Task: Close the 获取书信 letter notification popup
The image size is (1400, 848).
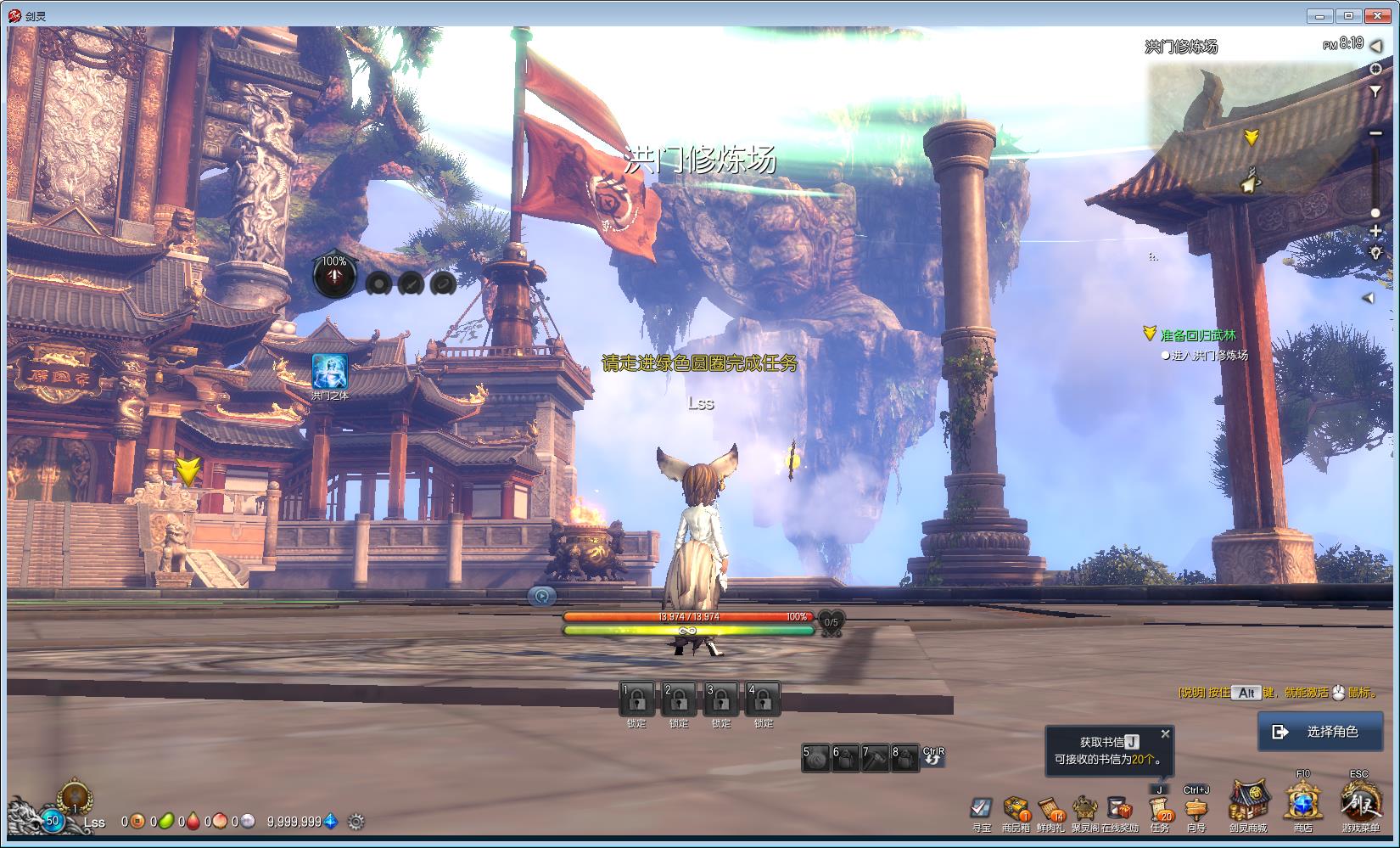Action: [x=1166, y=734]
